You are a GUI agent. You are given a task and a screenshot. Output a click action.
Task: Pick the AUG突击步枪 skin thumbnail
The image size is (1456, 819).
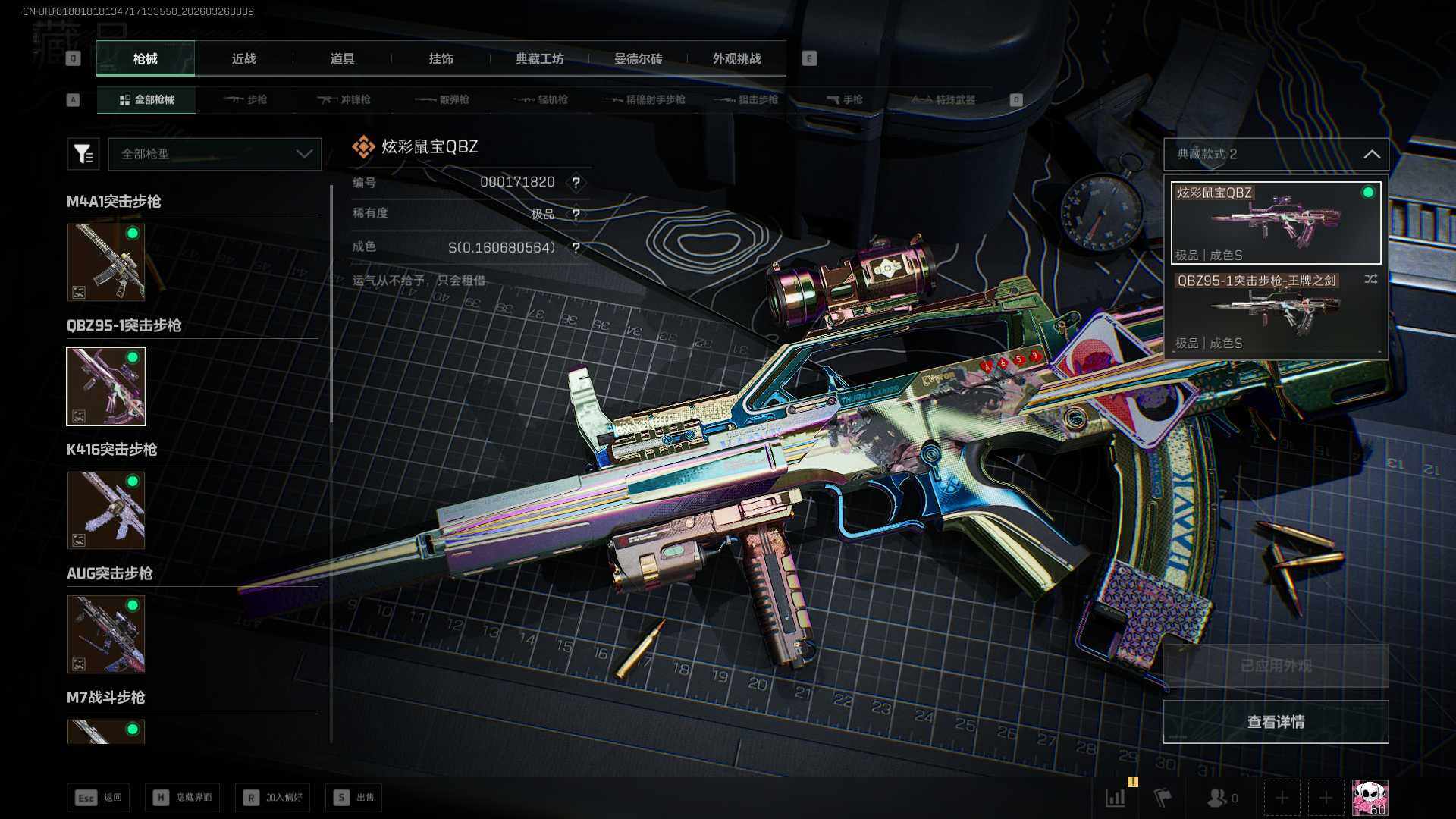click(x=106, y=634)
